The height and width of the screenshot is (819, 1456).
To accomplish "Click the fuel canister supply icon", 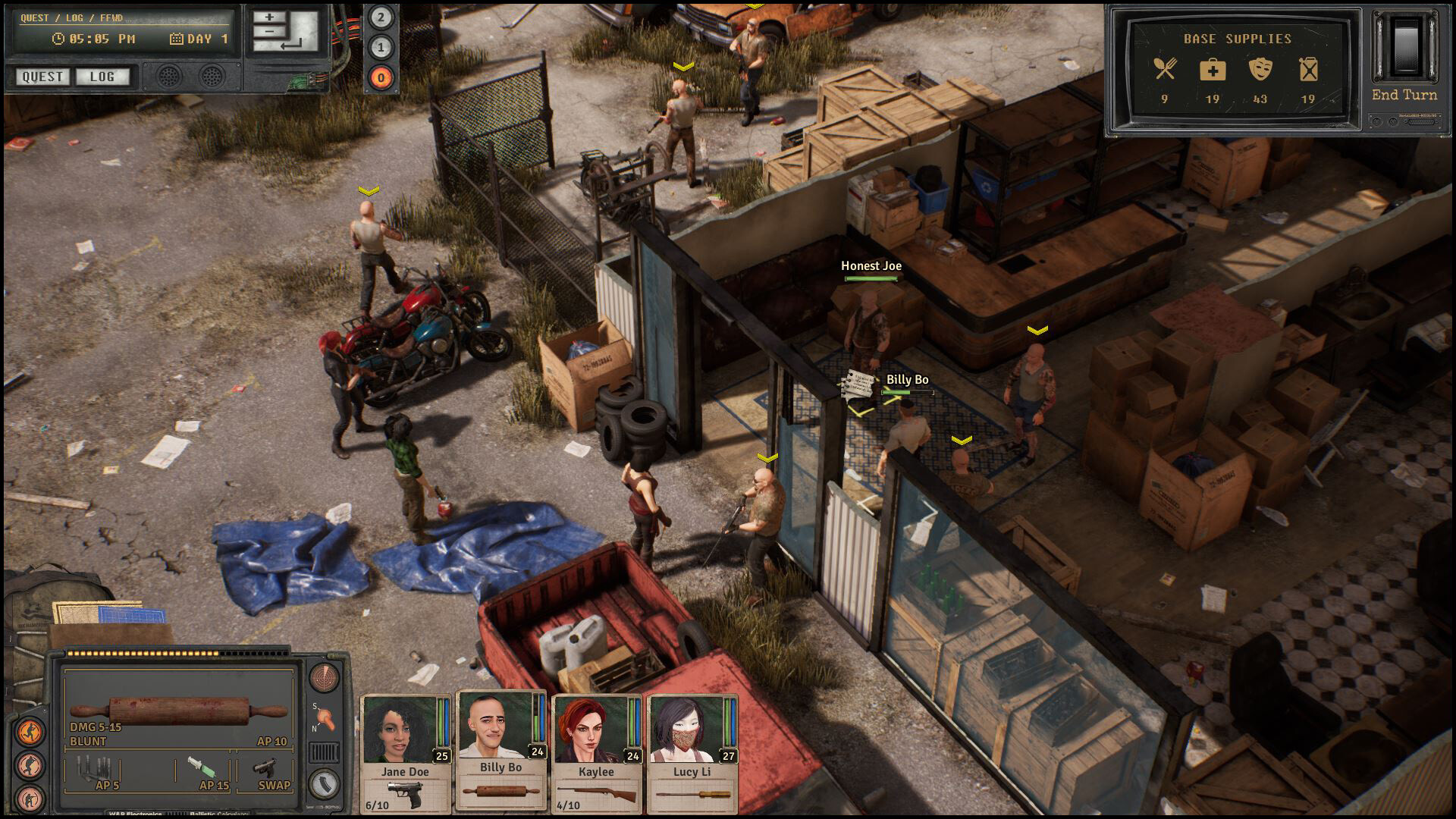I will [1307, 68].
